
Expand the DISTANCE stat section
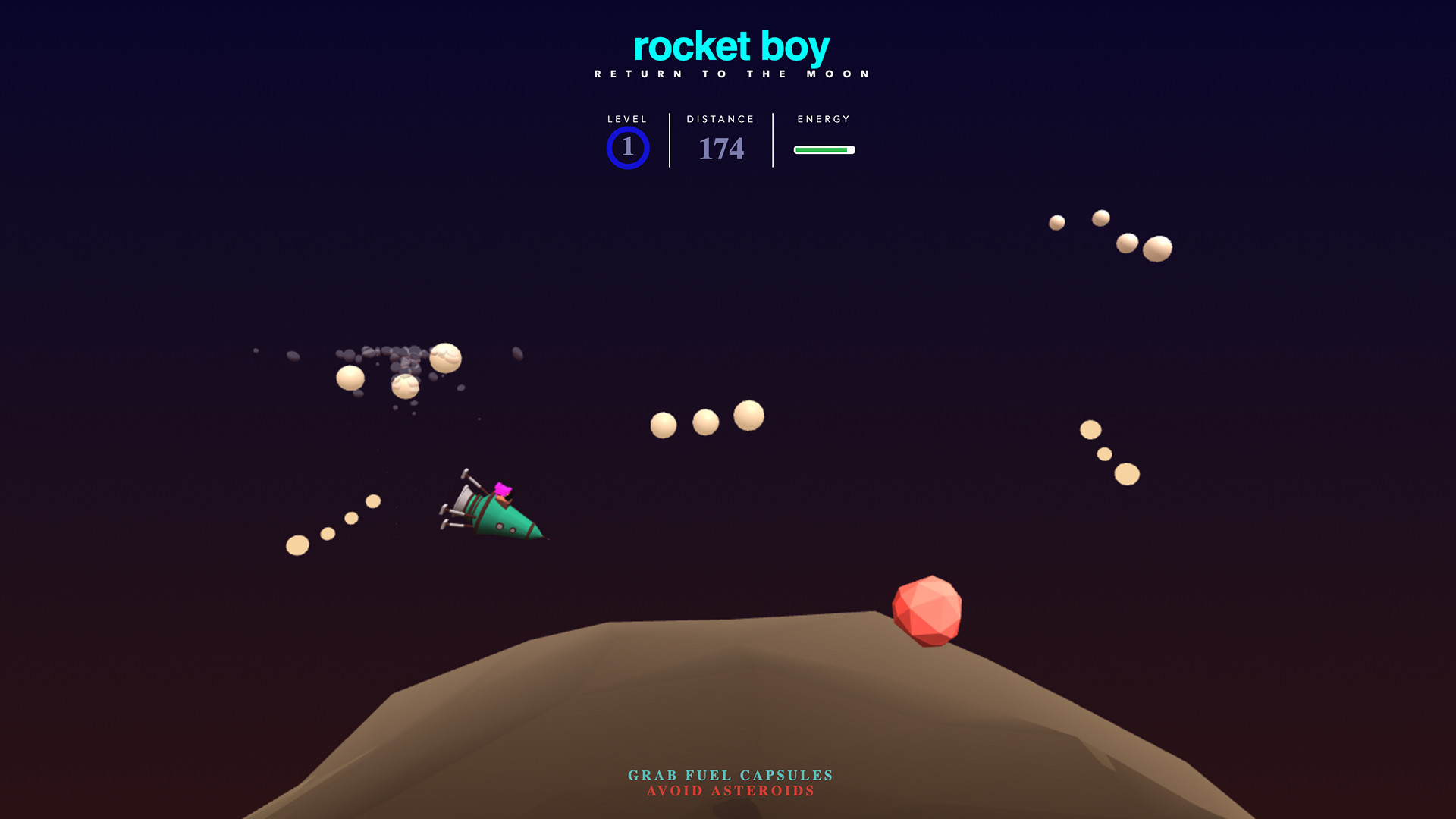pos(719,119)
